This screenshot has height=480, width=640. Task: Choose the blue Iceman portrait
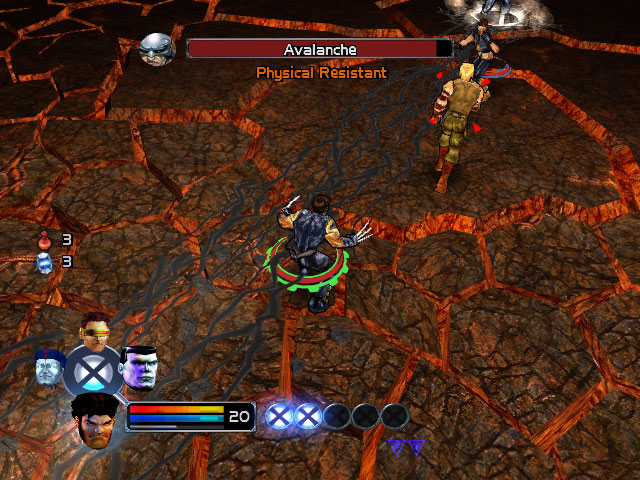48,367
